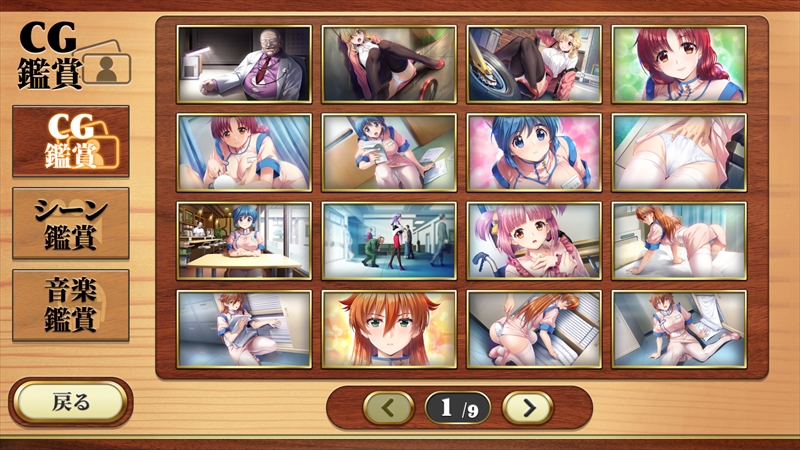Open the シーン鑑賞 scene gallery
The image size is (800, 450).
(x=70, y=223)
